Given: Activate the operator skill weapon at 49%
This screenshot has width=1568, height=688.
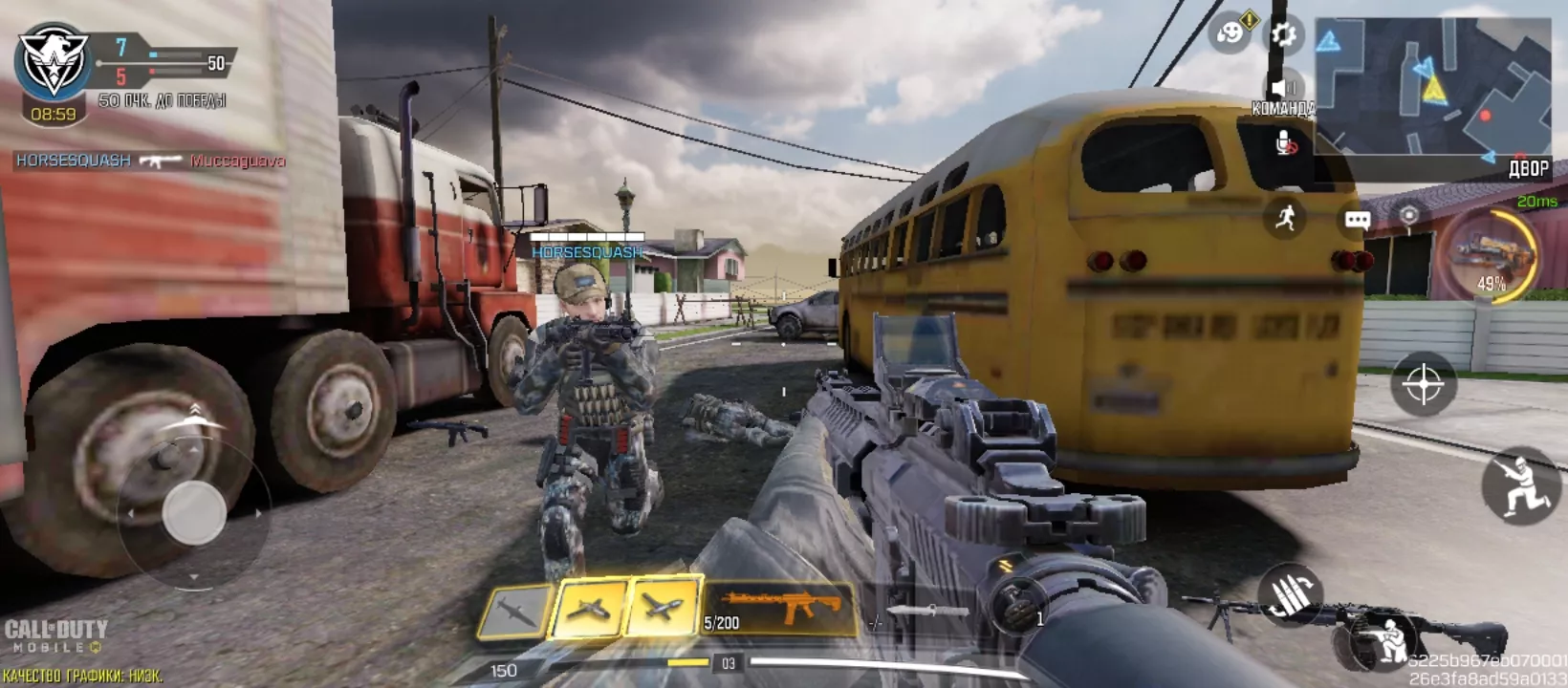Looking at the screenshot, I should 1490,254.
